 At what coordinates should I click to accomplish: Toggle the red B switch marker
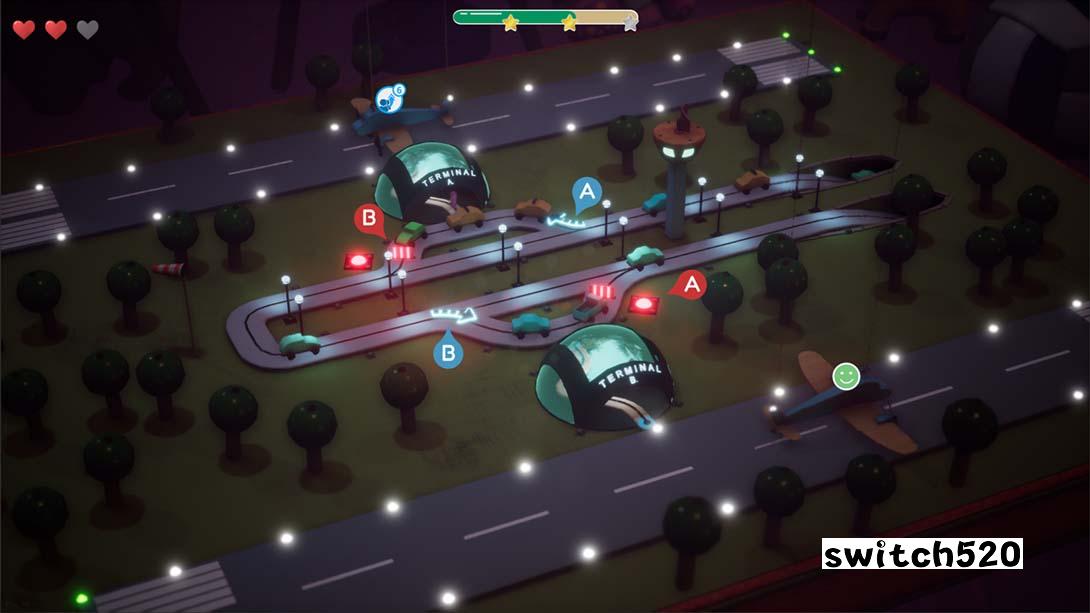(x=369, y=218)
